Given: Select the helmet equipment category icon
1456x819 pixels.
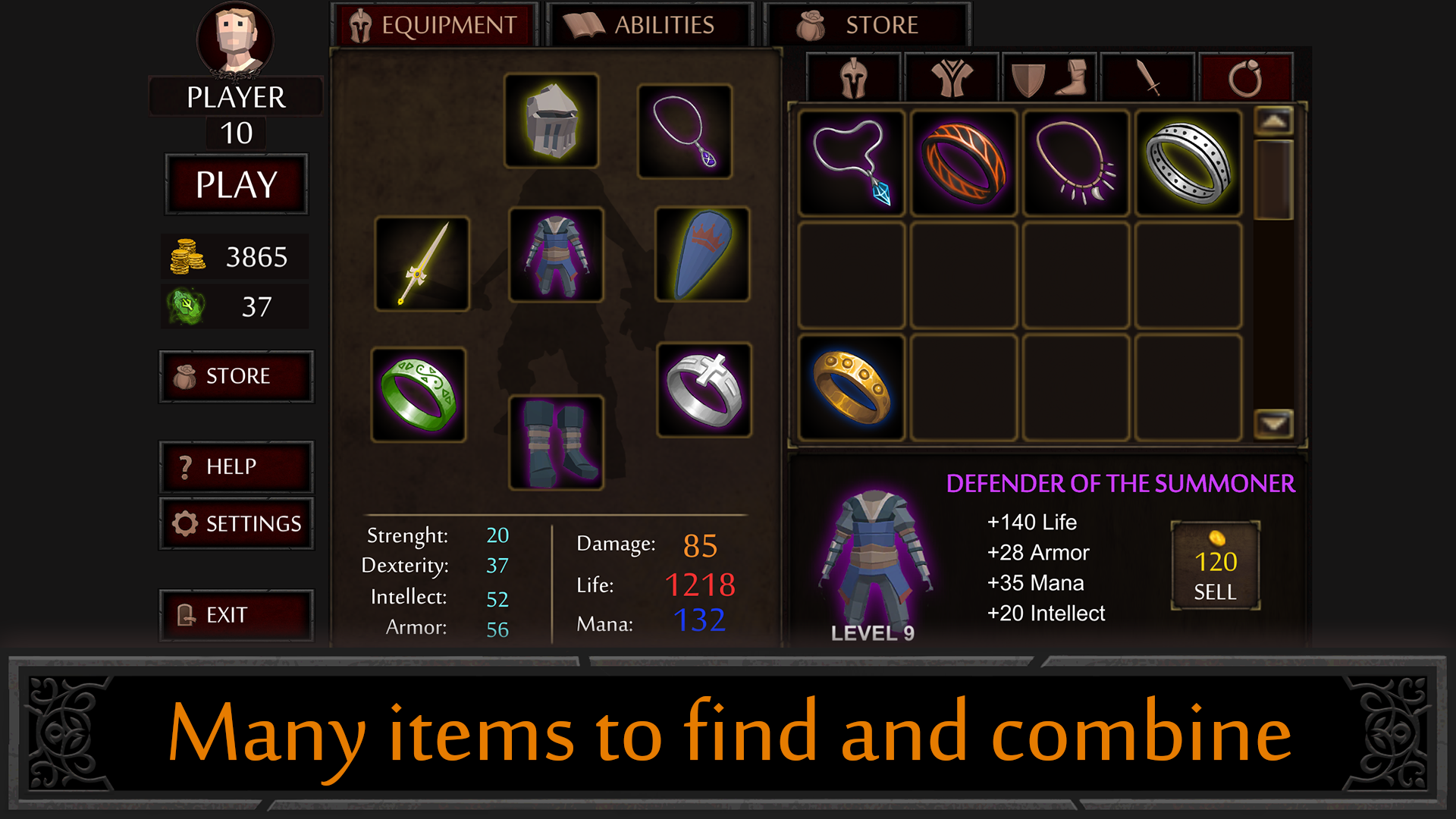Looking at the screenshot, I should 852,78.
